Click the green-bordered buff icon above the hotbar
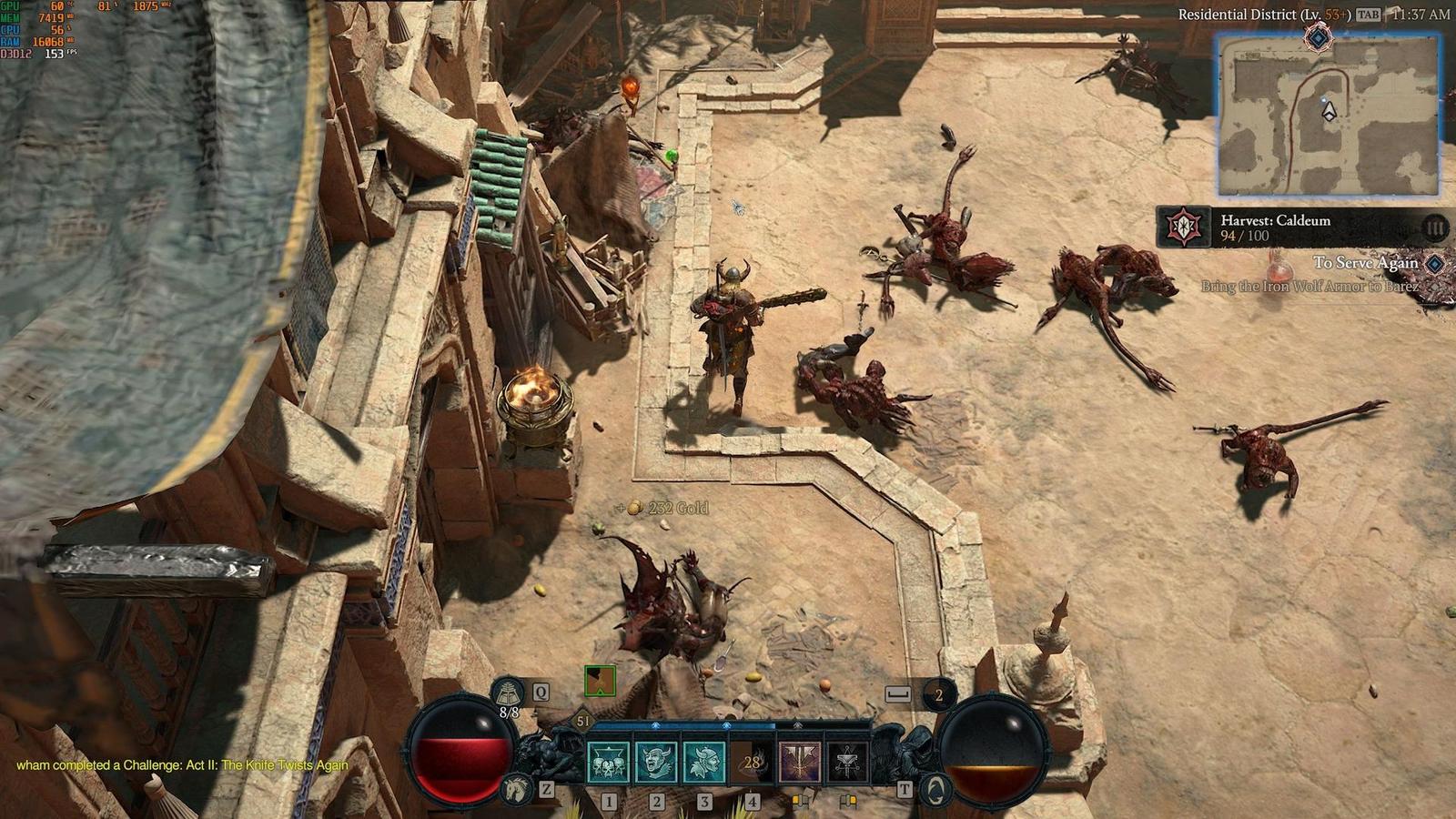1456x819 pixels. pyautogui.click(x=600, y=681)
